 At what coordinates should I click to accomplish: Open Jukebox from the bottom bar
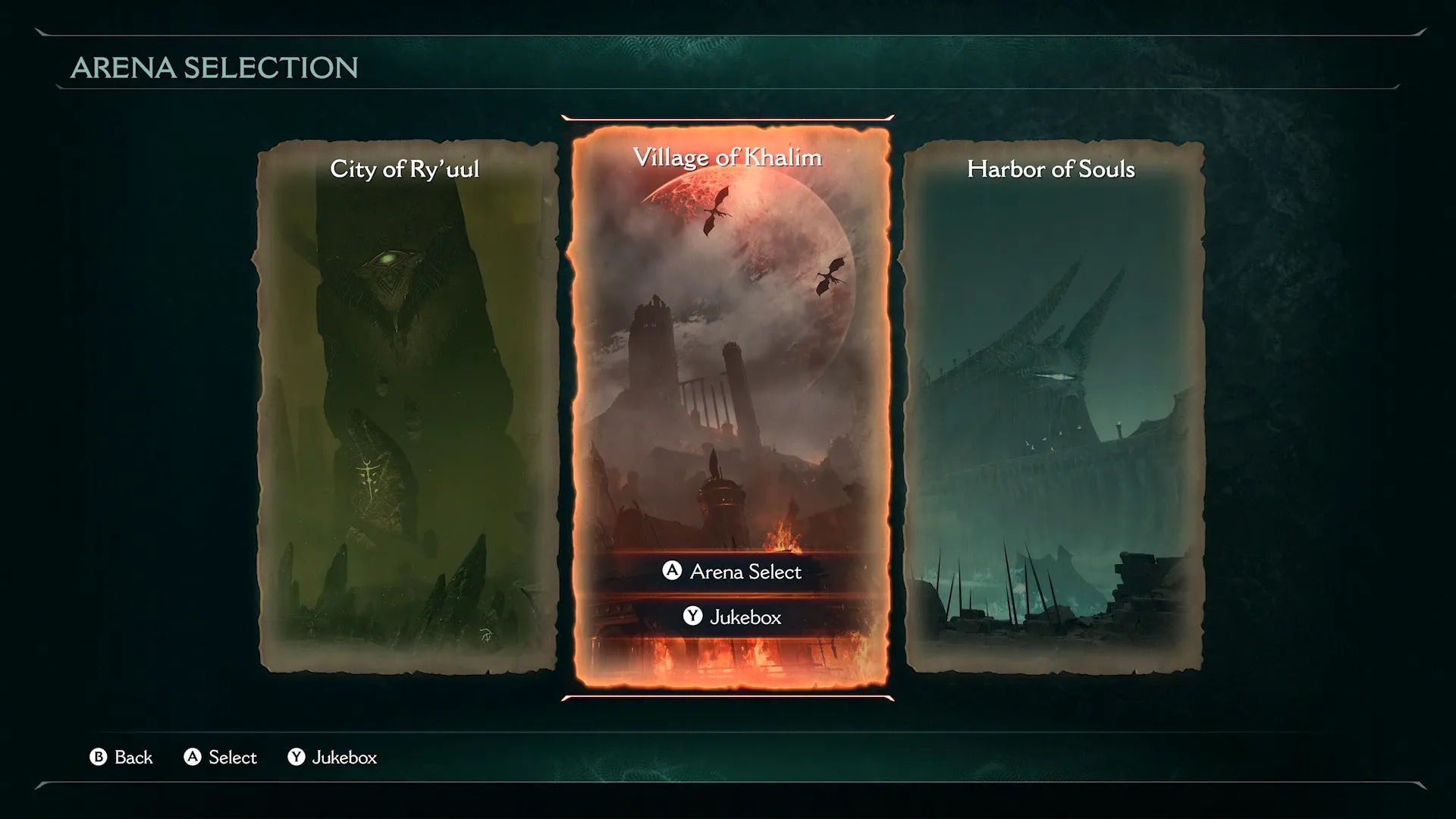tap(332, 758)
